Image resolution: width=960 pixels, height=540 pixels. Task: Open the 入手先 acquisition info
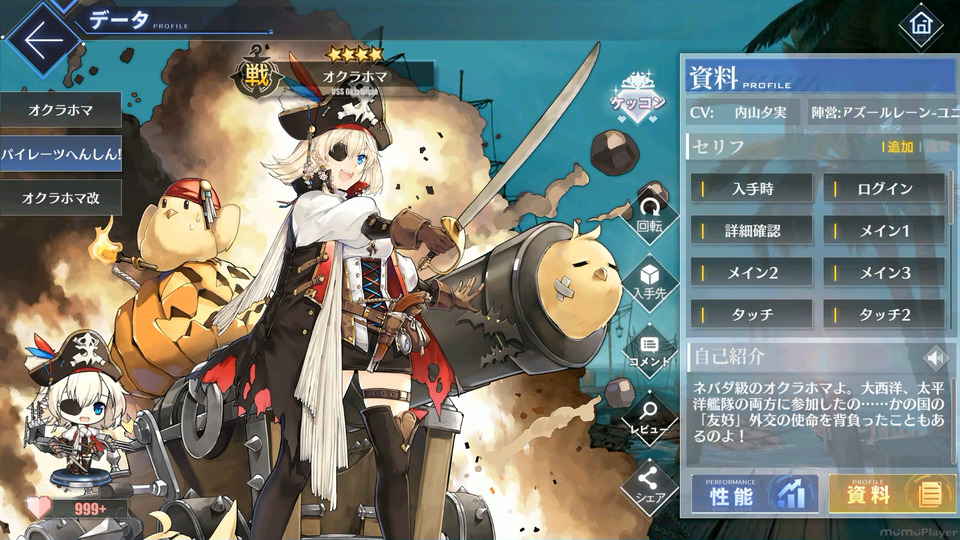coord(650,281)
